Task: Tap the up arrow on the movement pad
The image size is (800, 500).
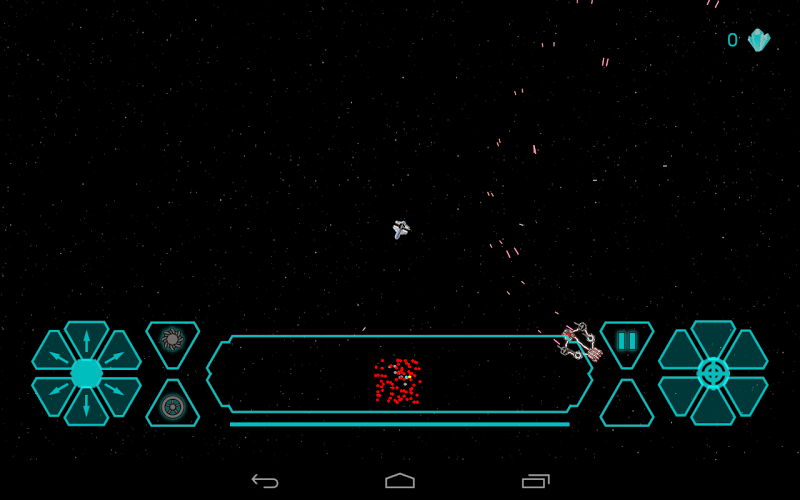Action: tap(86, 338)
